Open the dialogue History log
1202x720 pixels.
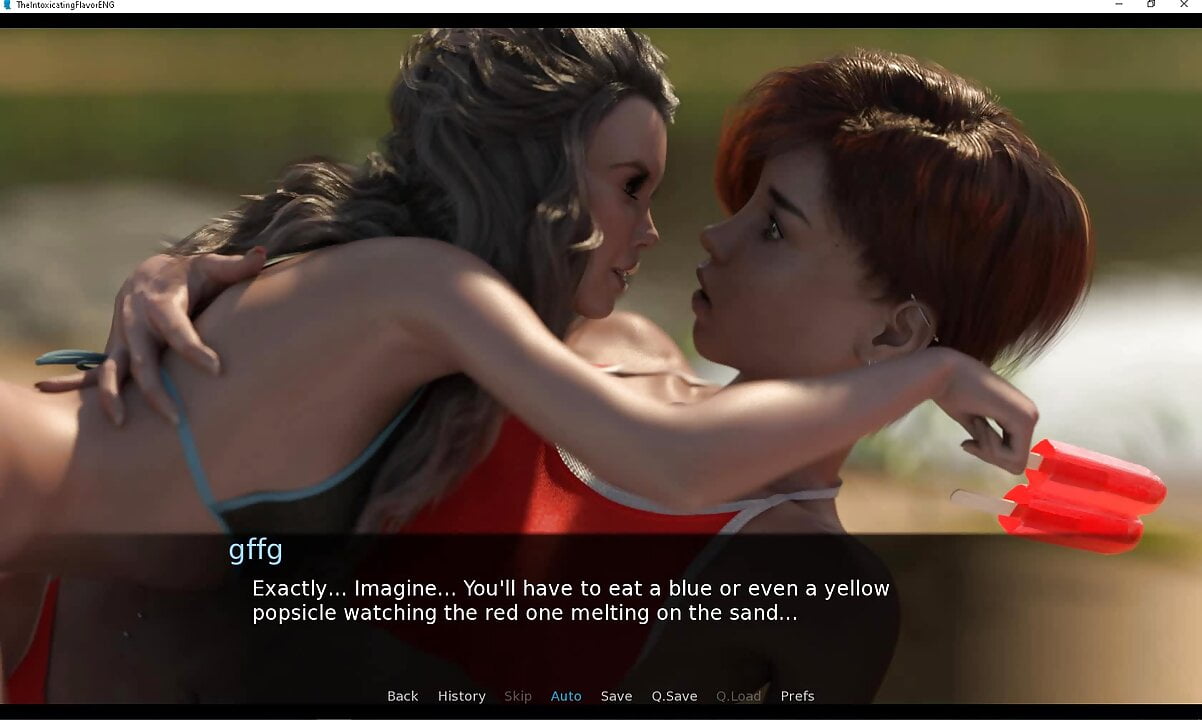coord(461,696)
